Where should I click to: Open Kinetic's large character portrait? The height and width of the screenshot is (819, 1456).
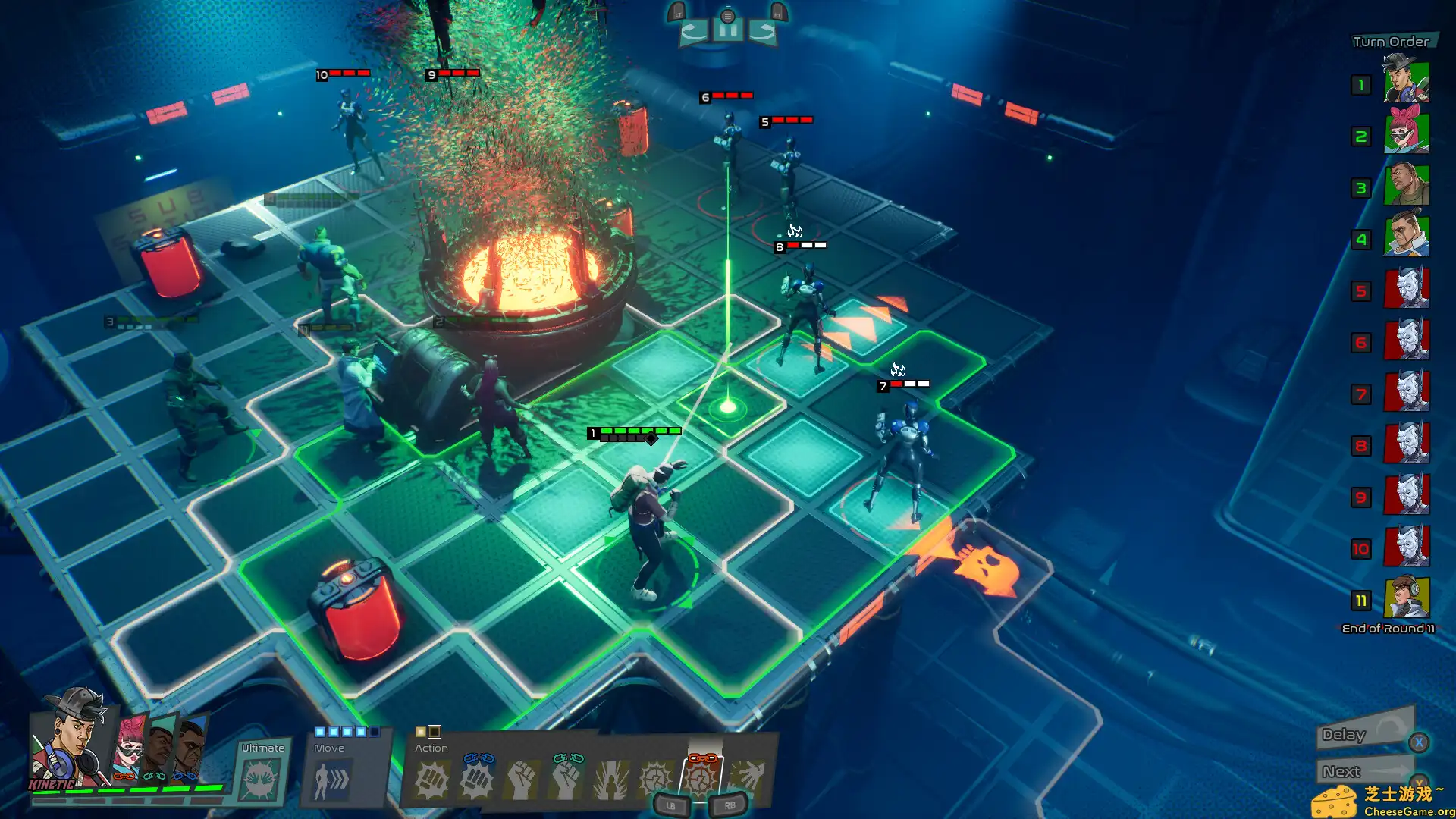[x=70, y=739]
